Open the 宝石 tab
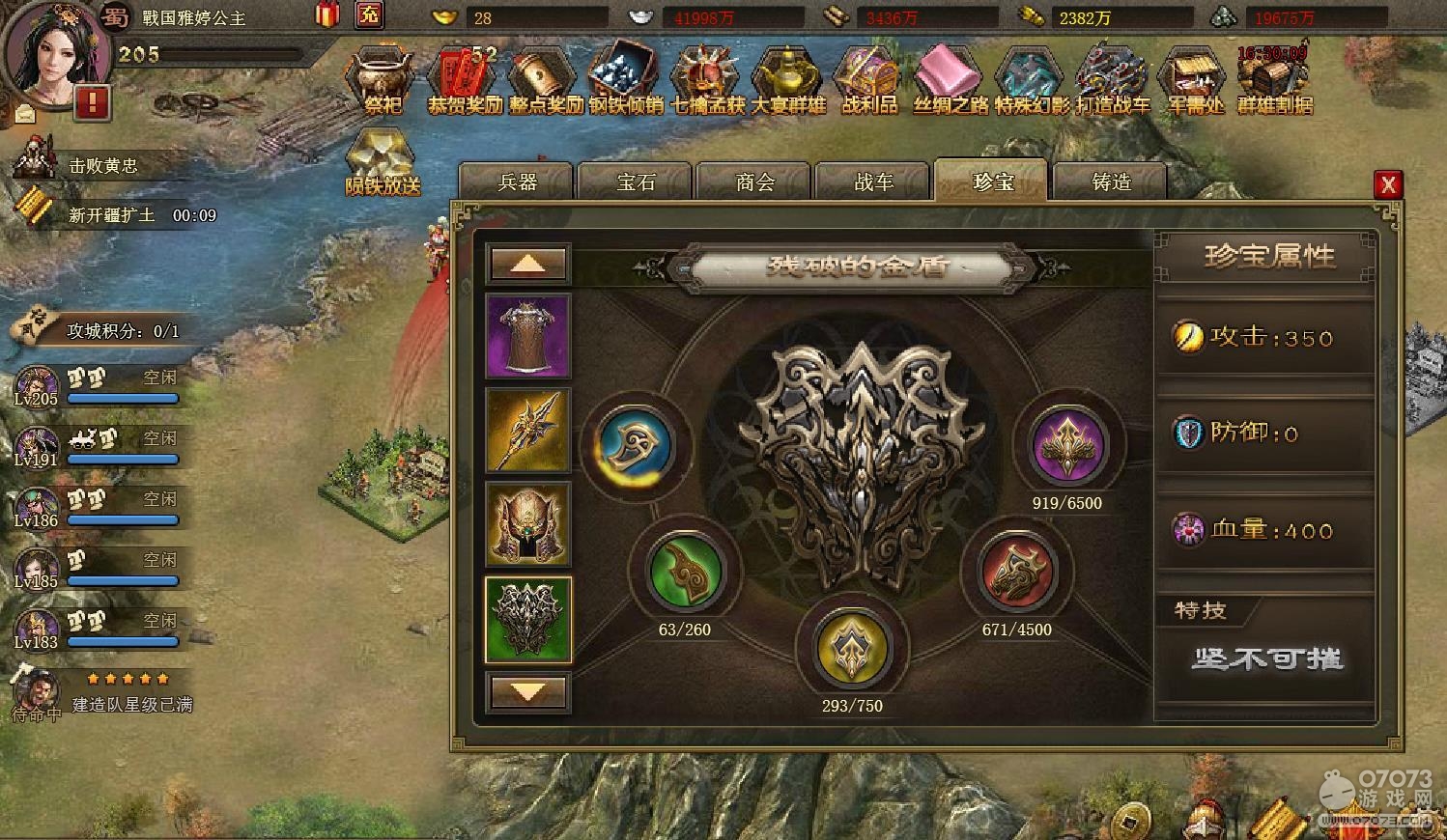Viewport: 1447px width, 840px height. [636, 182]
